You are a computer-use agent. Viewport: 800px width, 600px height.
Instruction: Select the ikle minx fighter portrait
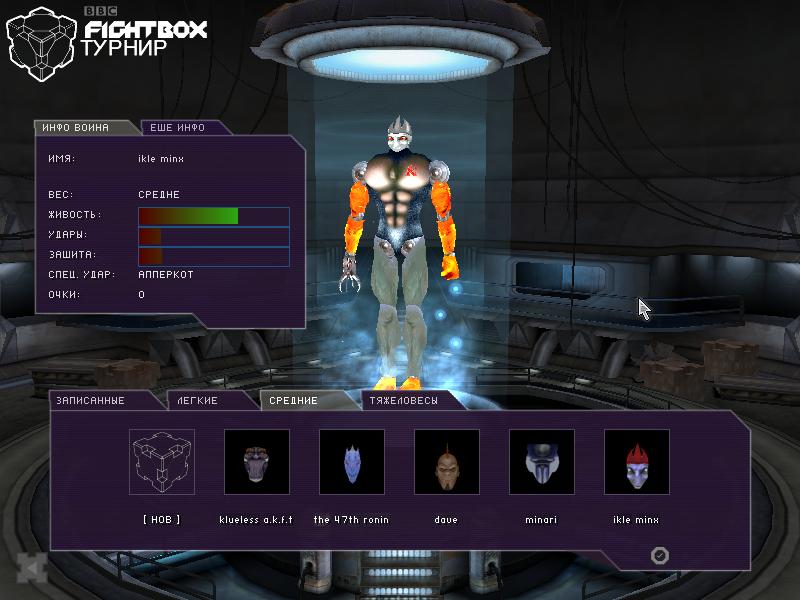coord(636,462)
